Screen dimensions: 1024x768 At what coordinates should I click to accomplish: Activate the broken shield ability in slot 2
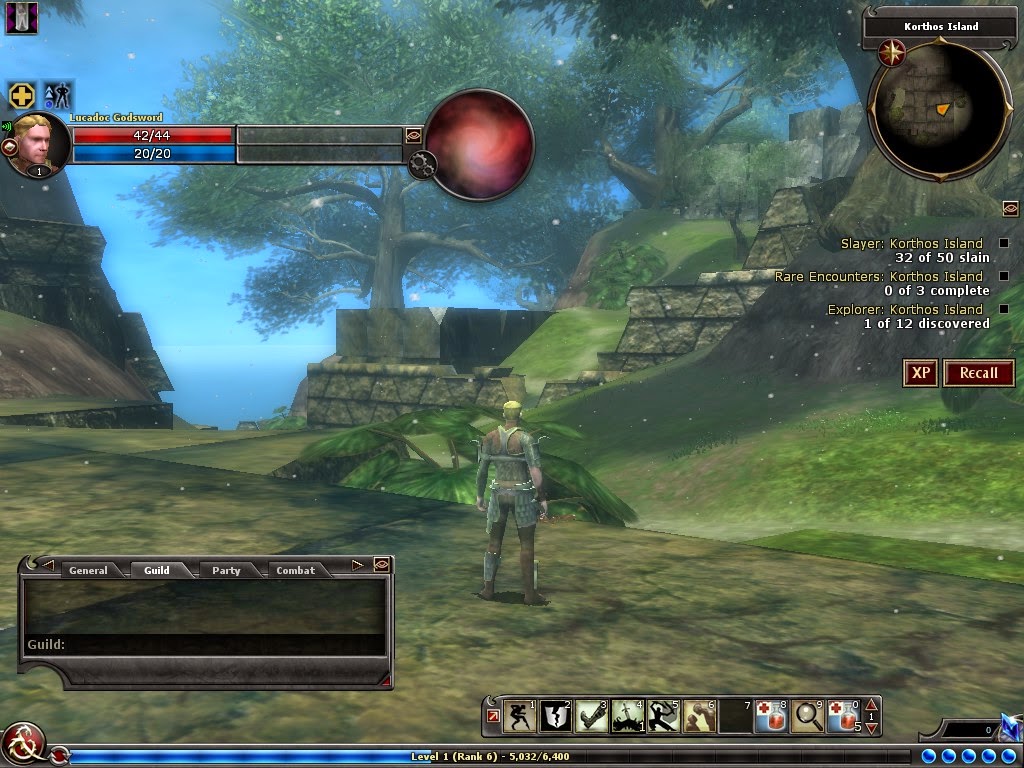coord(555,716)
